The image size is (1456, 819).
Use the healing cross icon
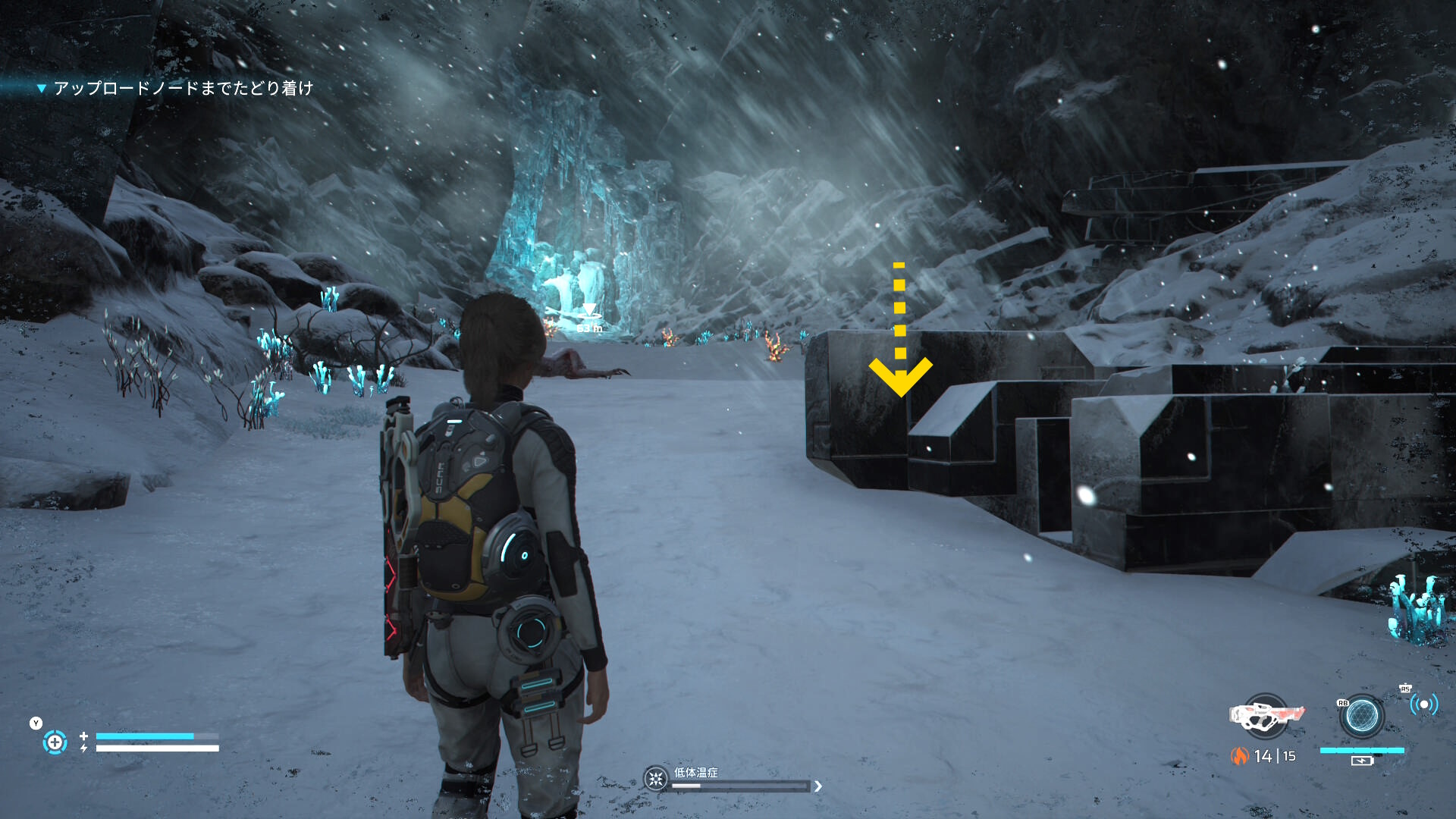pyautogui.click(x=55, y=742)
